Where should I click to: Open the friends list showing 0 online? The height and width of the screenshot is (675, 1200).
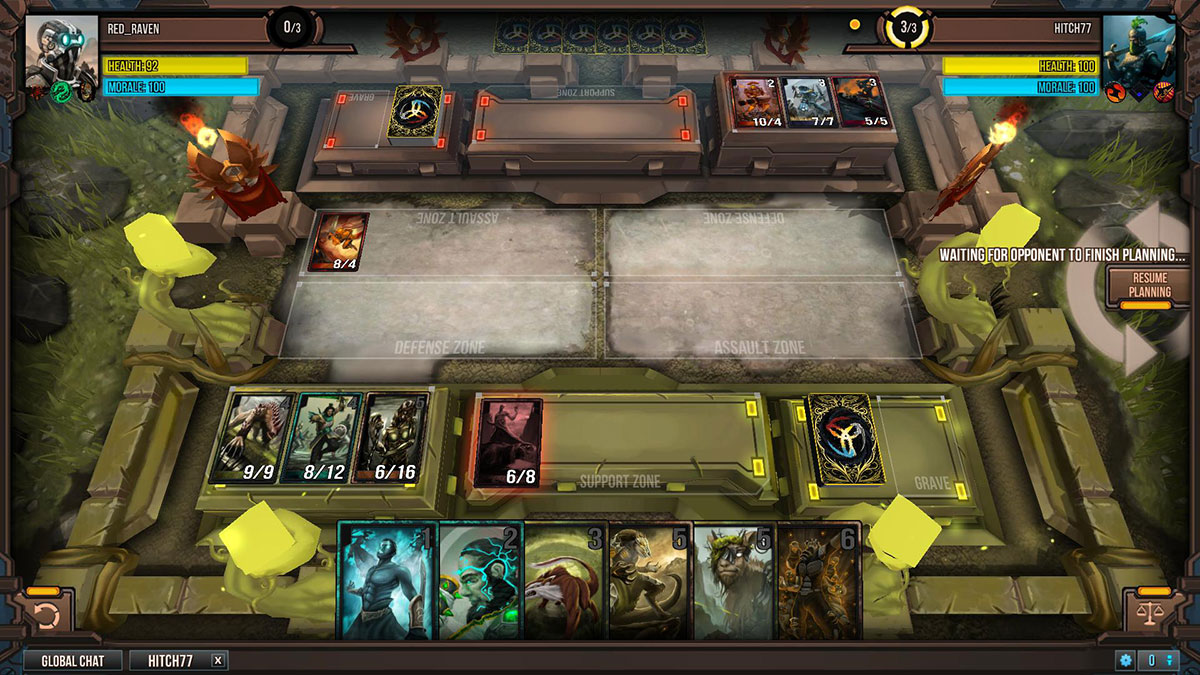[1158, 661]
